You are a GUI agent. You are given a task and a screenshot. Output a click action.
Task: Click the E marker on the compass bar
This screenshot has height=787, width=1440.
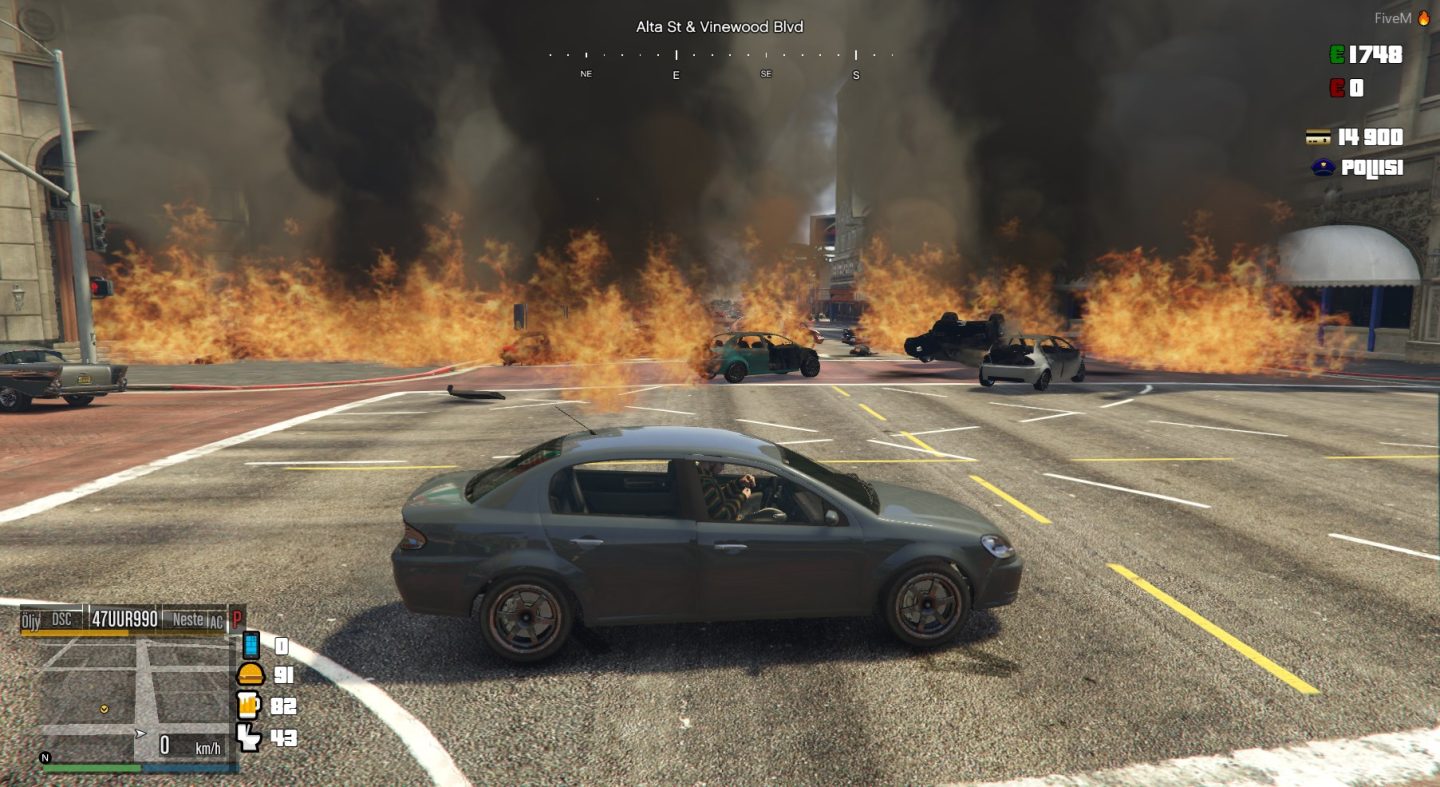point(676,74)
